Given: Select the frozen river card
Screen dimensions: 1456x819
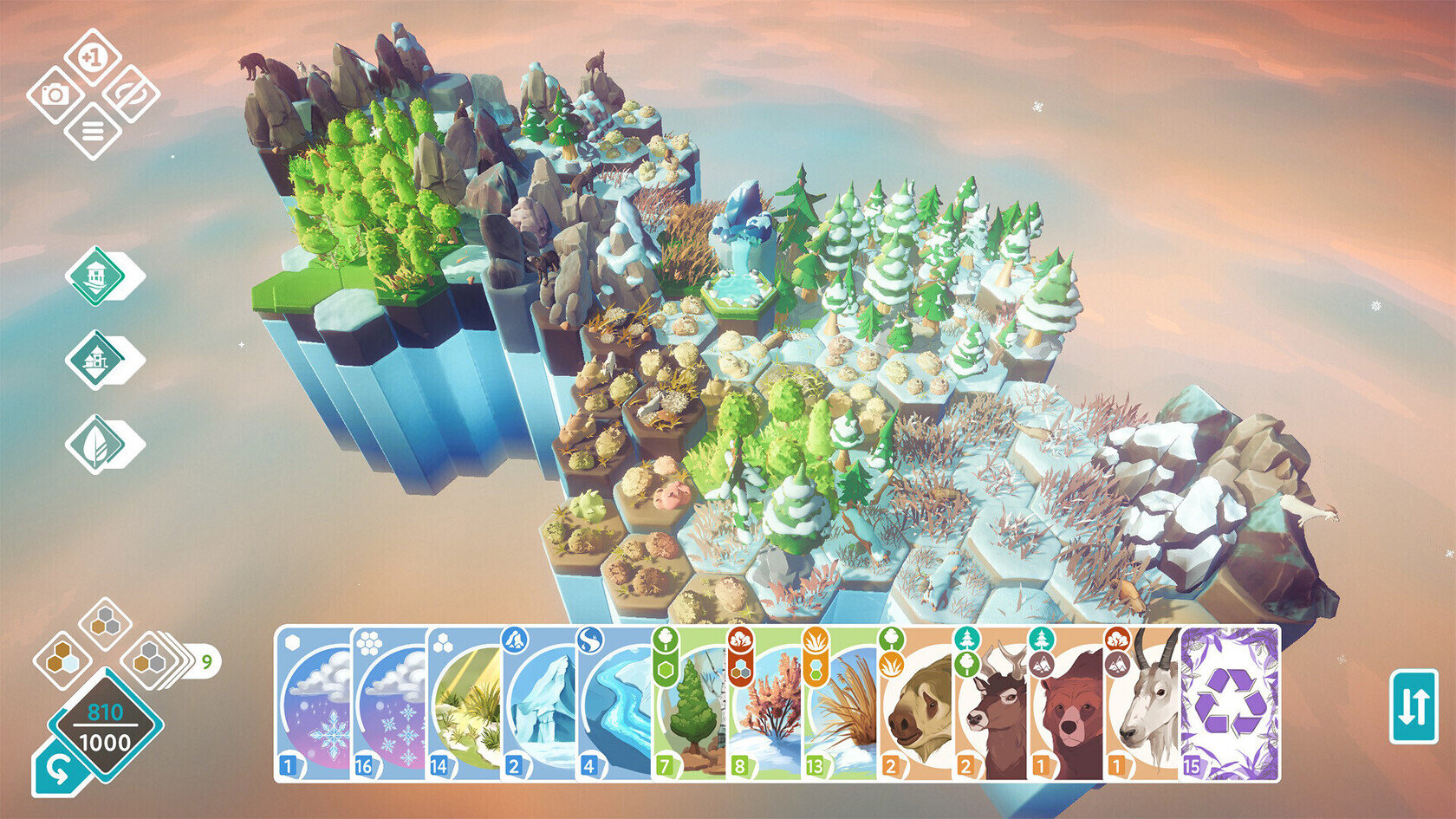Looking at the screenshot, I should (614, 704).
